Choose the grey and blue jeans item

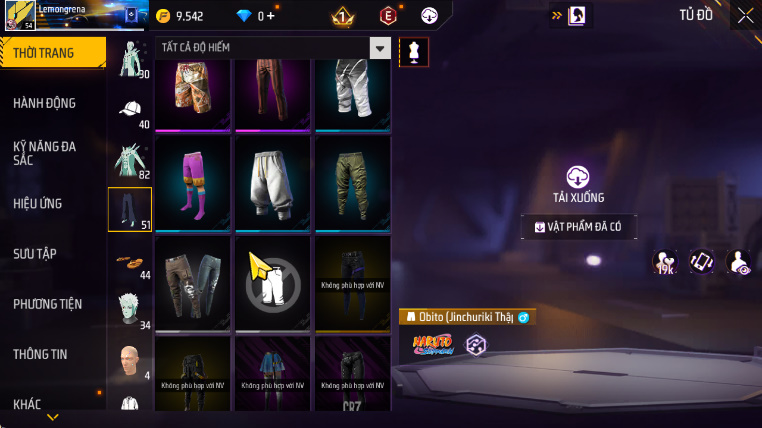(192, 283)
